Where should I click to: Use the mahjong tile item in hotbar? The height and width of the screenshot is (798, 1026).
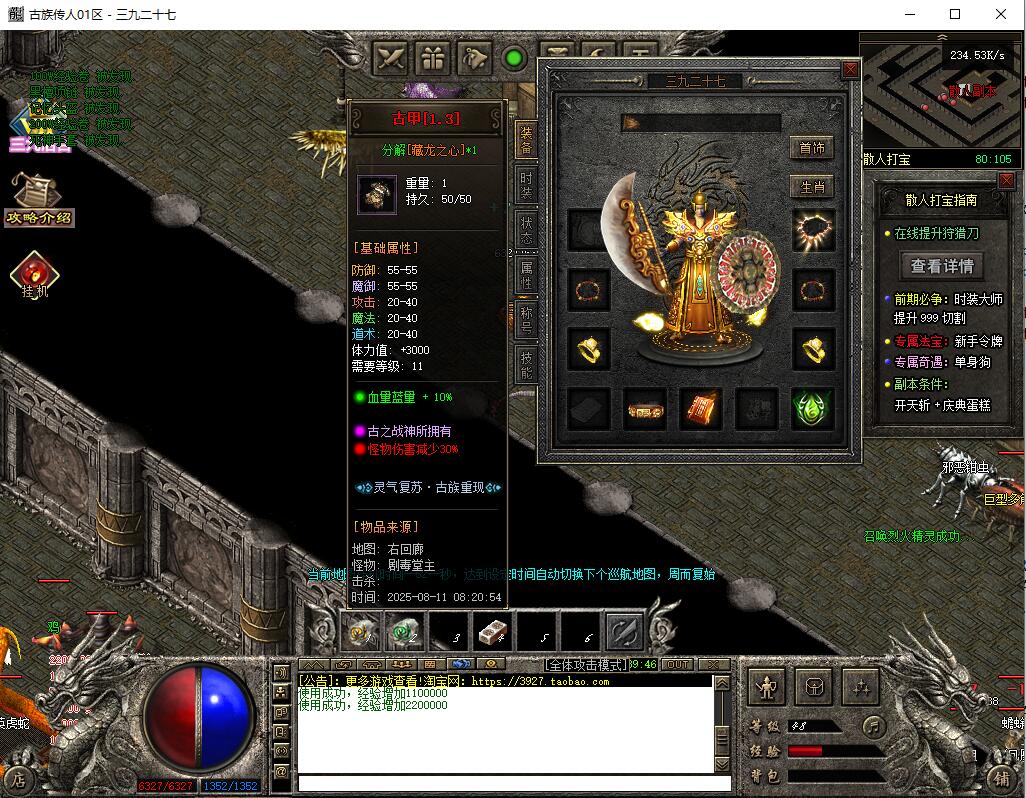491,632
